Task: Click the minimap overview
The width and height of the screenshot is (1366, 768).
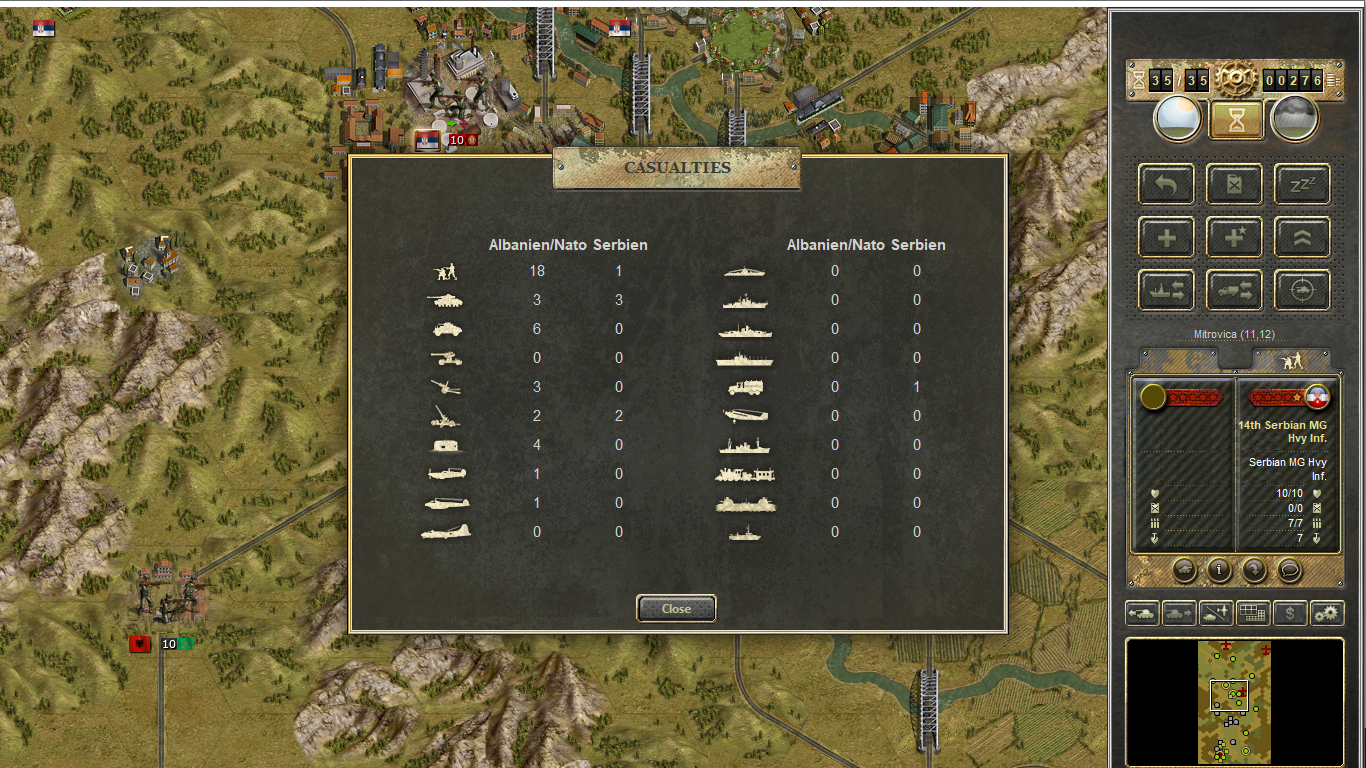Action: click(1235, 702)
